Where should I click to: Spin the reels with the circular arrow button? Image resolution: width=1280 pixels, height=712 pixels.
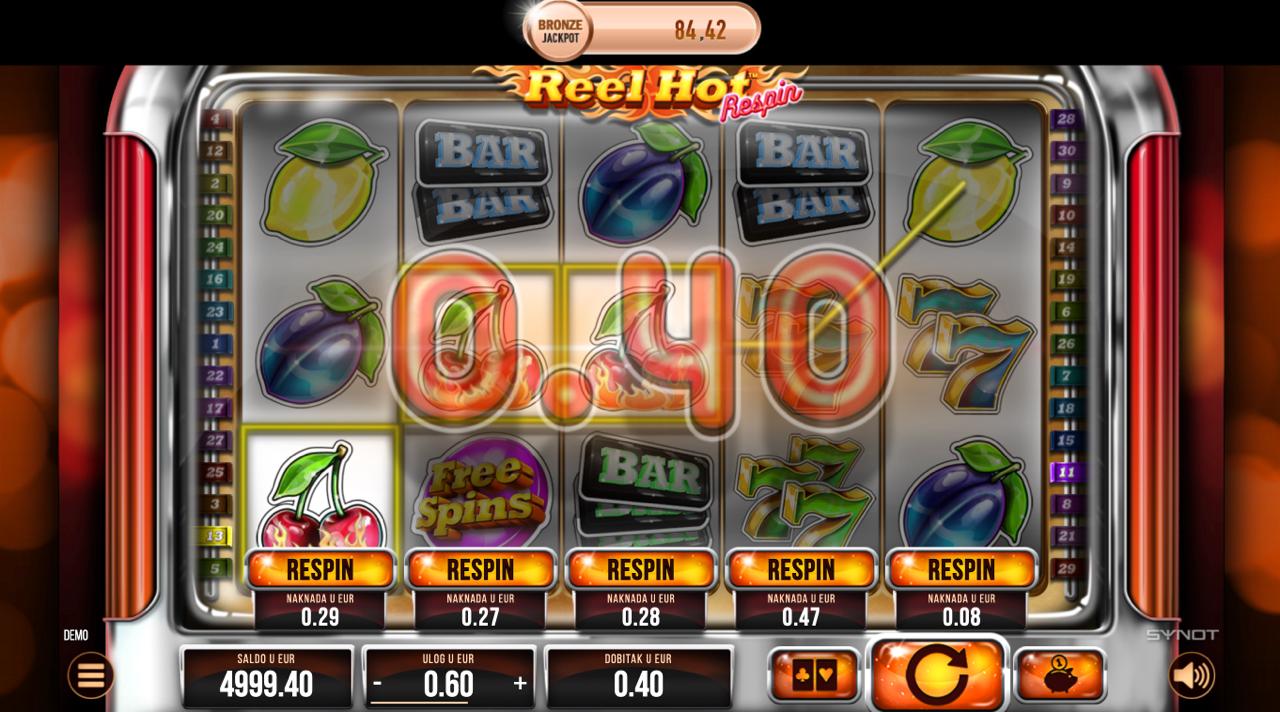tap(937, 675)
